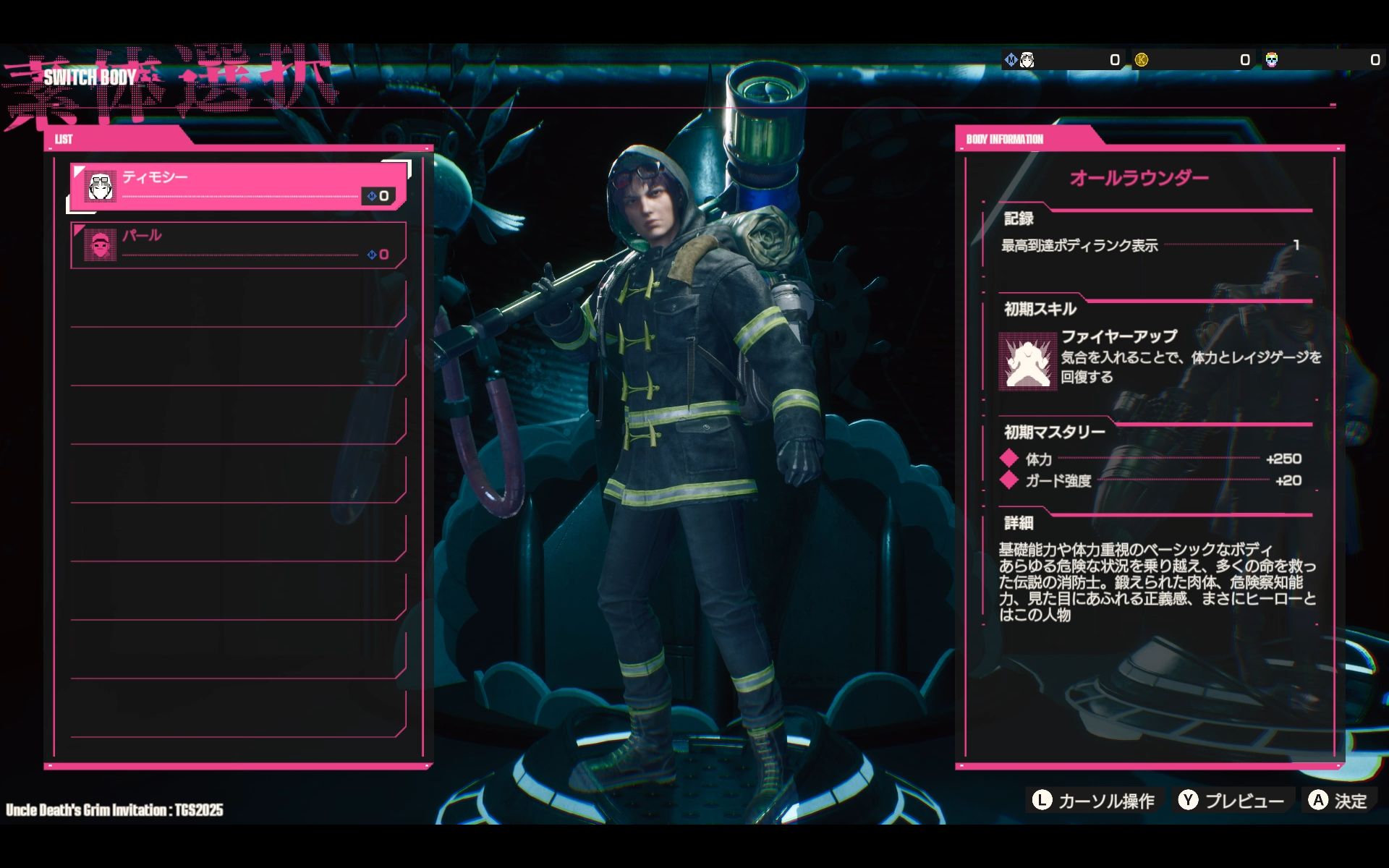Click the 決定 confirm prompt
The width and height of the screenshot is (1389, 868).
1338,801
